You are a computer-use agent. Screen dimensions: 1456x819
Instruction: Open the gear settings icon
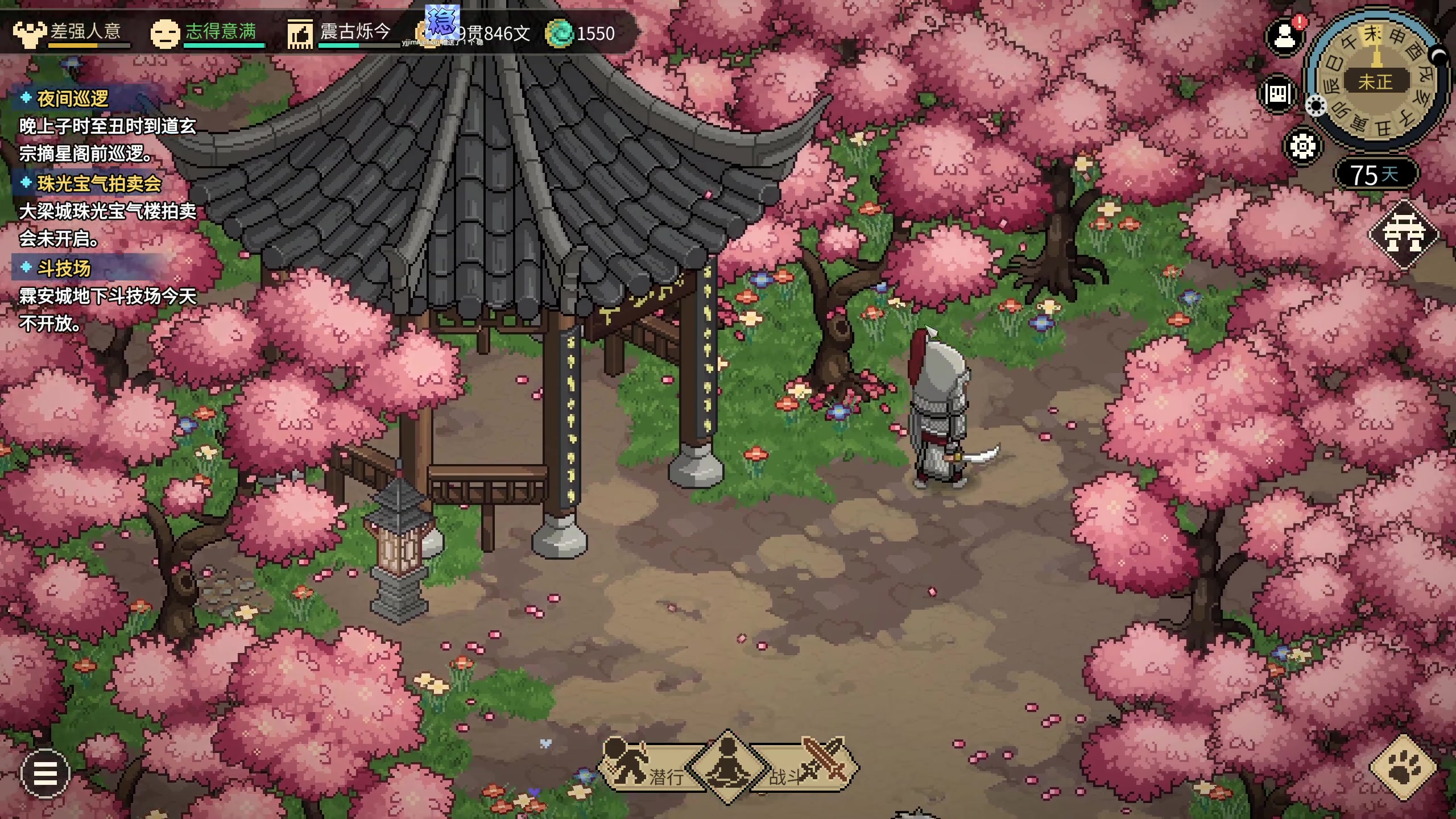click(1302, 147)
